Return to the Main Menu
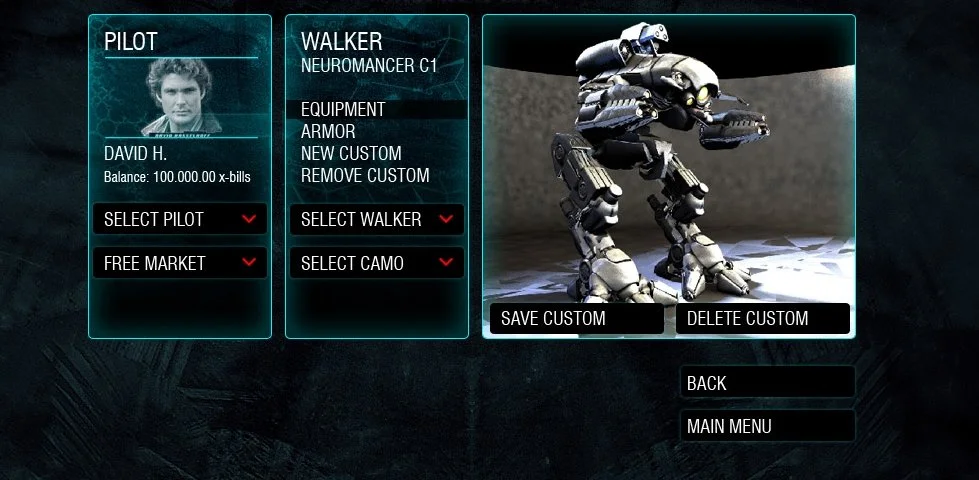 (767, 426)
